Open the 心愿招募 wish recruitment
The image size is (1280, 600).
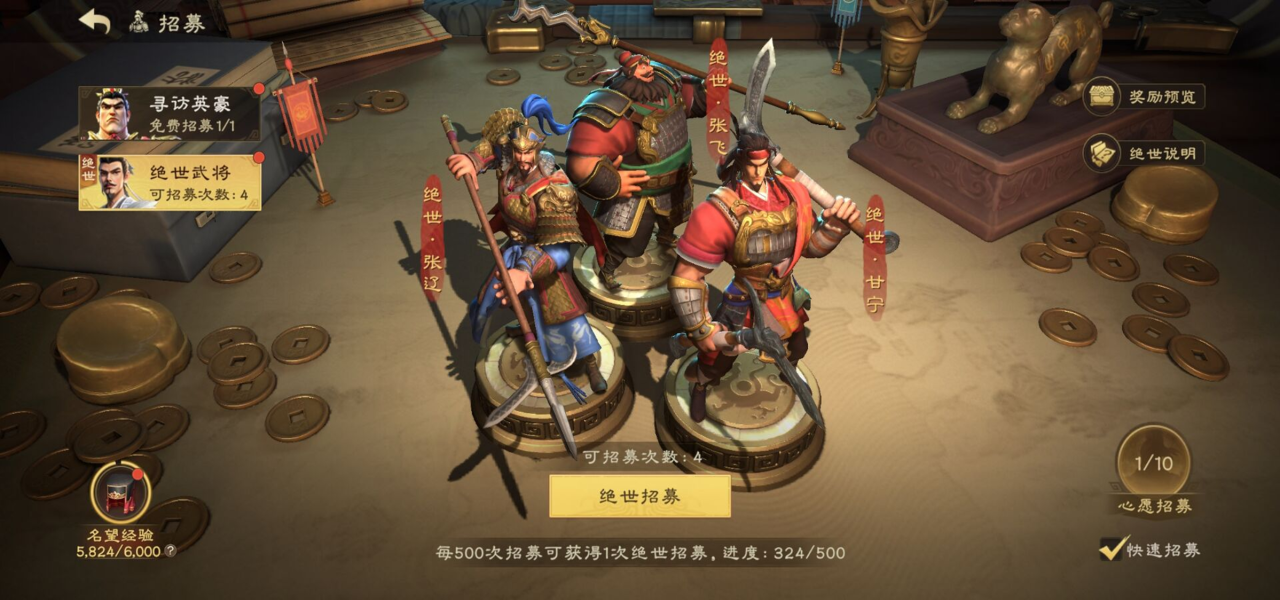click(x=1153, y=464)
